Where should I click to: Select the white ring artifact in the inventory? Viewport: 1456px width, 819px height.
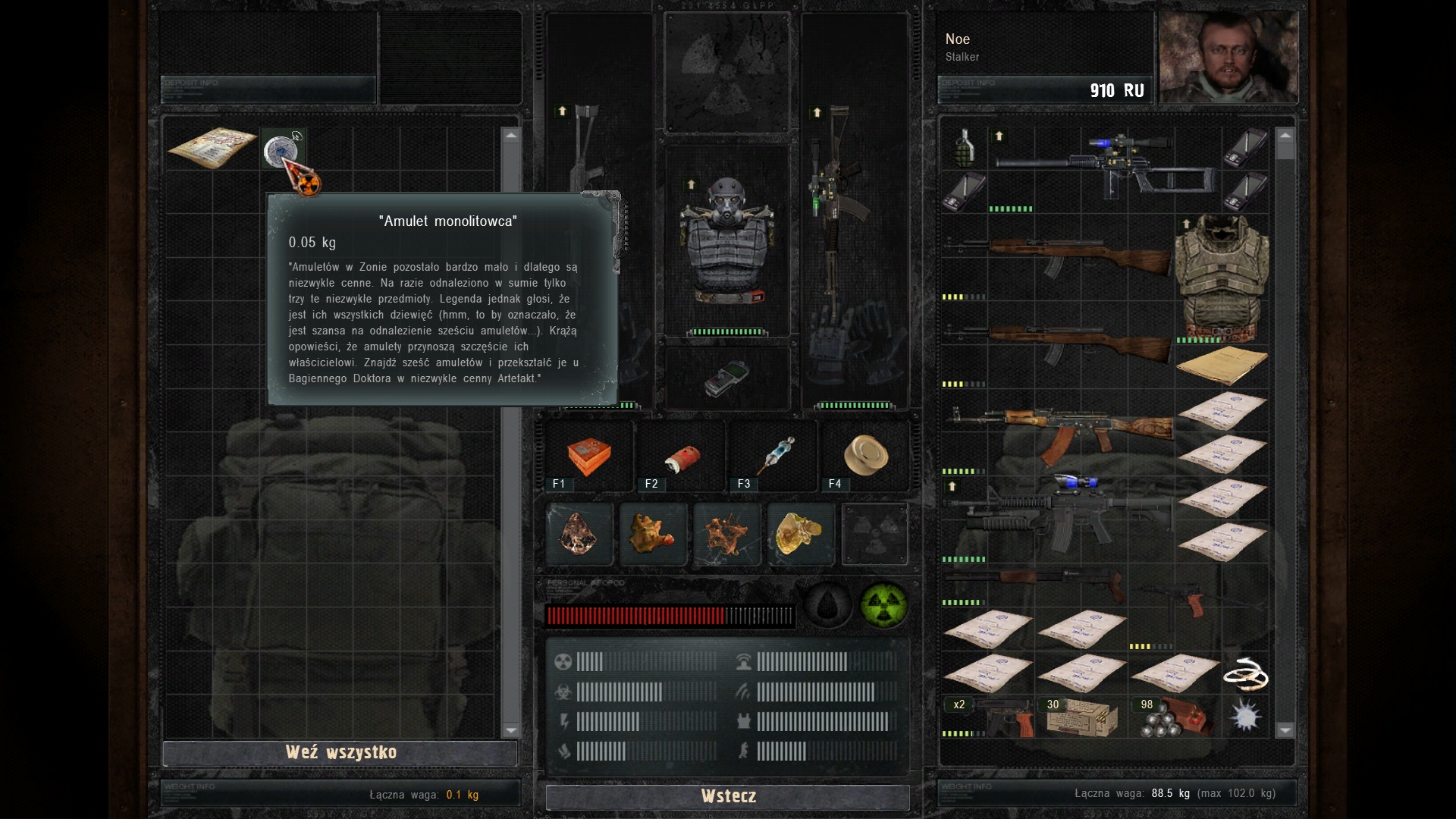pyautogui.click(x=1245, y=674)
